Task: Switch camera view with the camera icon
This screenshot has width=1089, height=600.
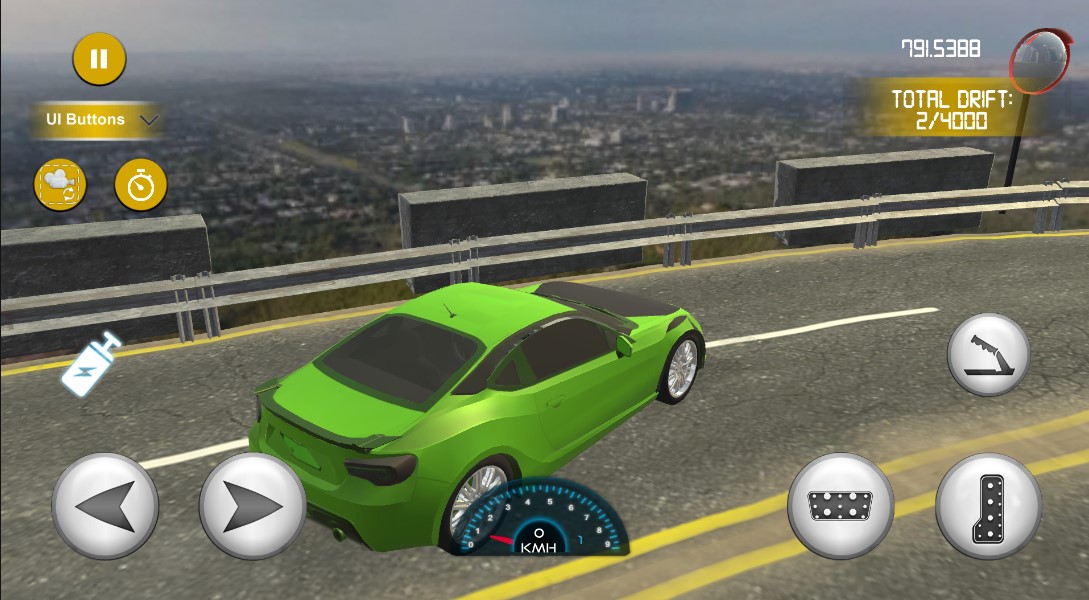Action: click(60, 185)
